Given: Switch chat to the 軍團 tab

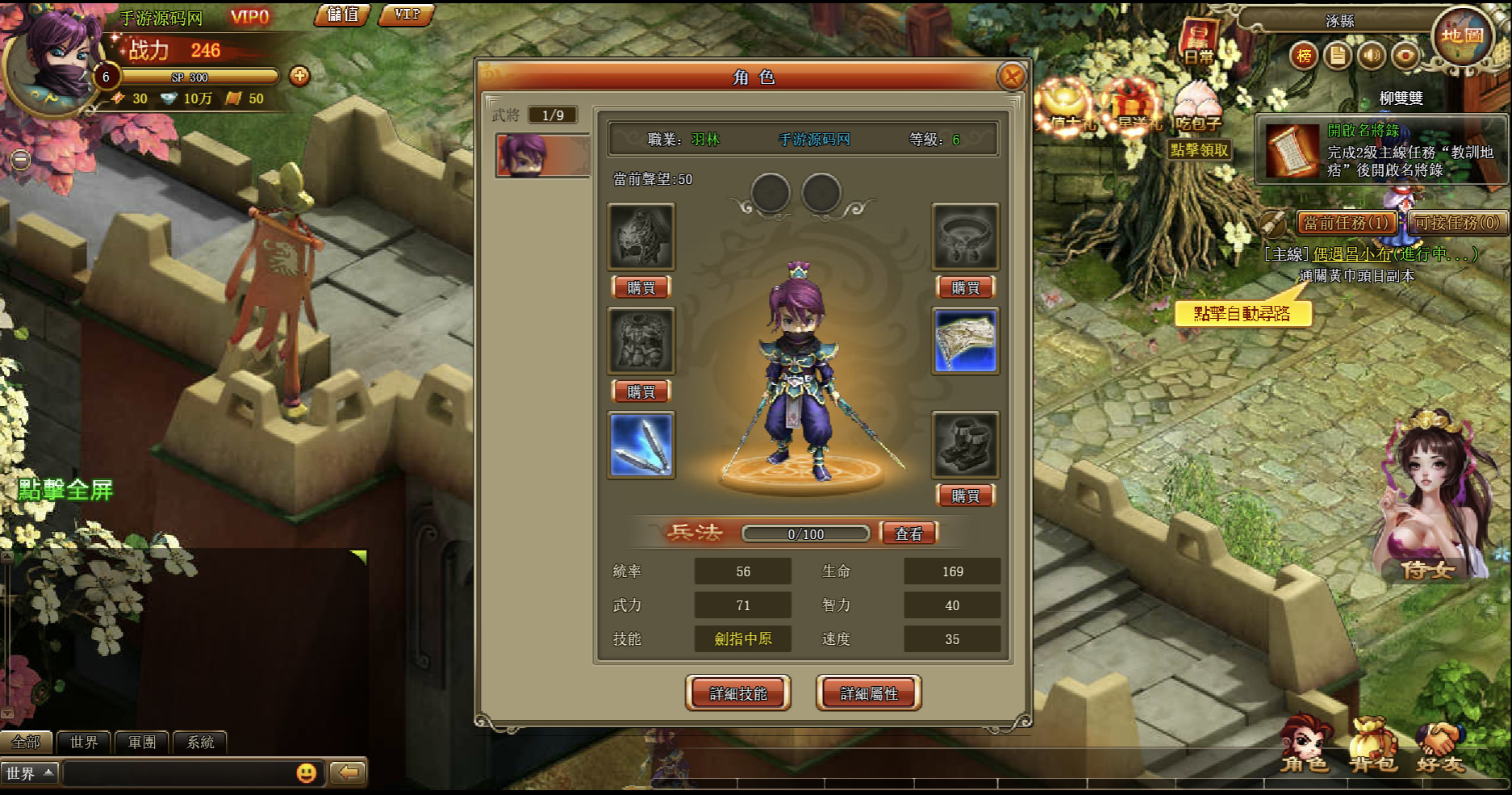Looking at the screenshot, I should 142,742.
